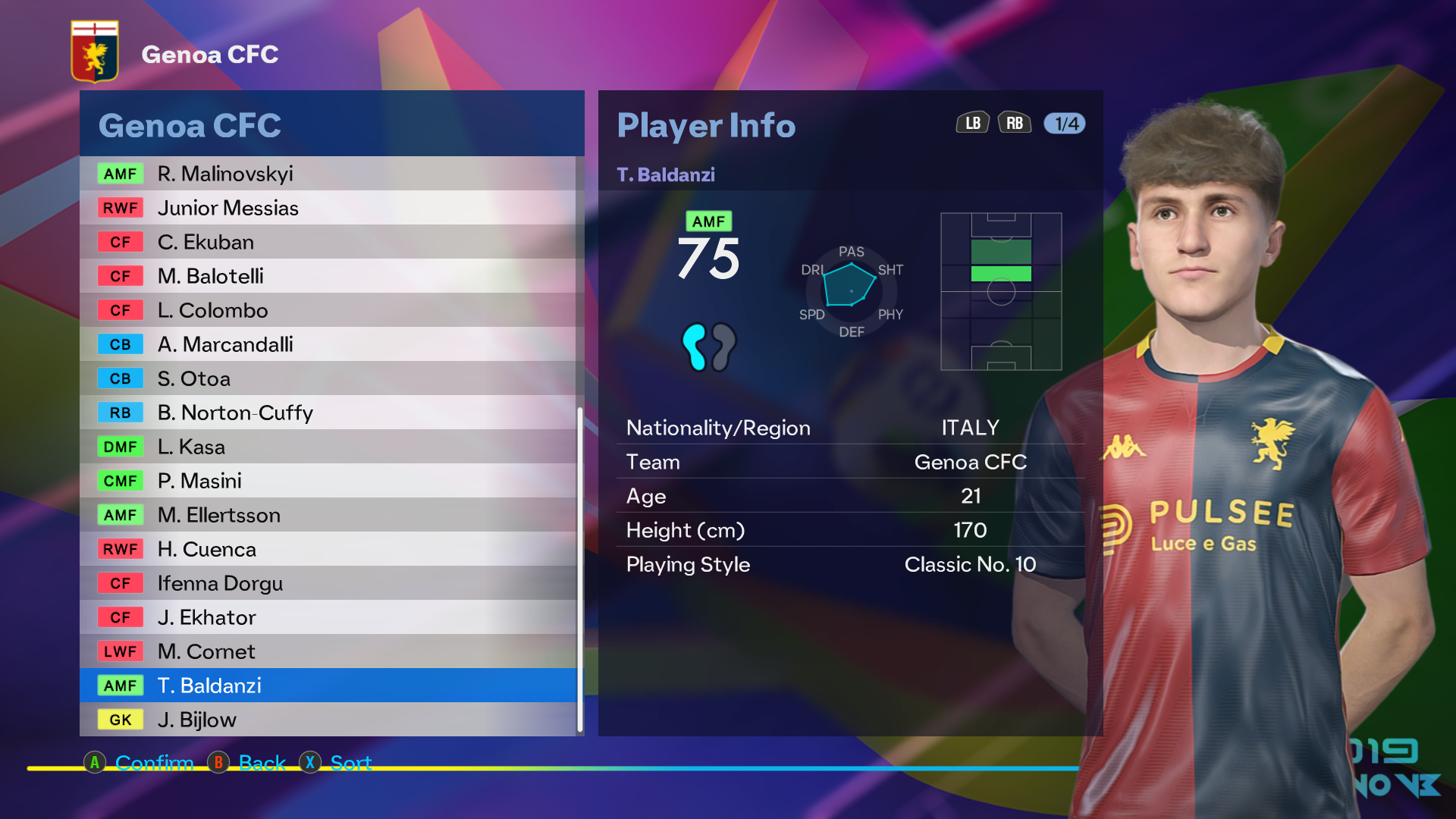This screenshot has height=819, width=1456.
Task: Select H. Cuenca from the squad
Action: pyautogui.click(x=328, y=549)
